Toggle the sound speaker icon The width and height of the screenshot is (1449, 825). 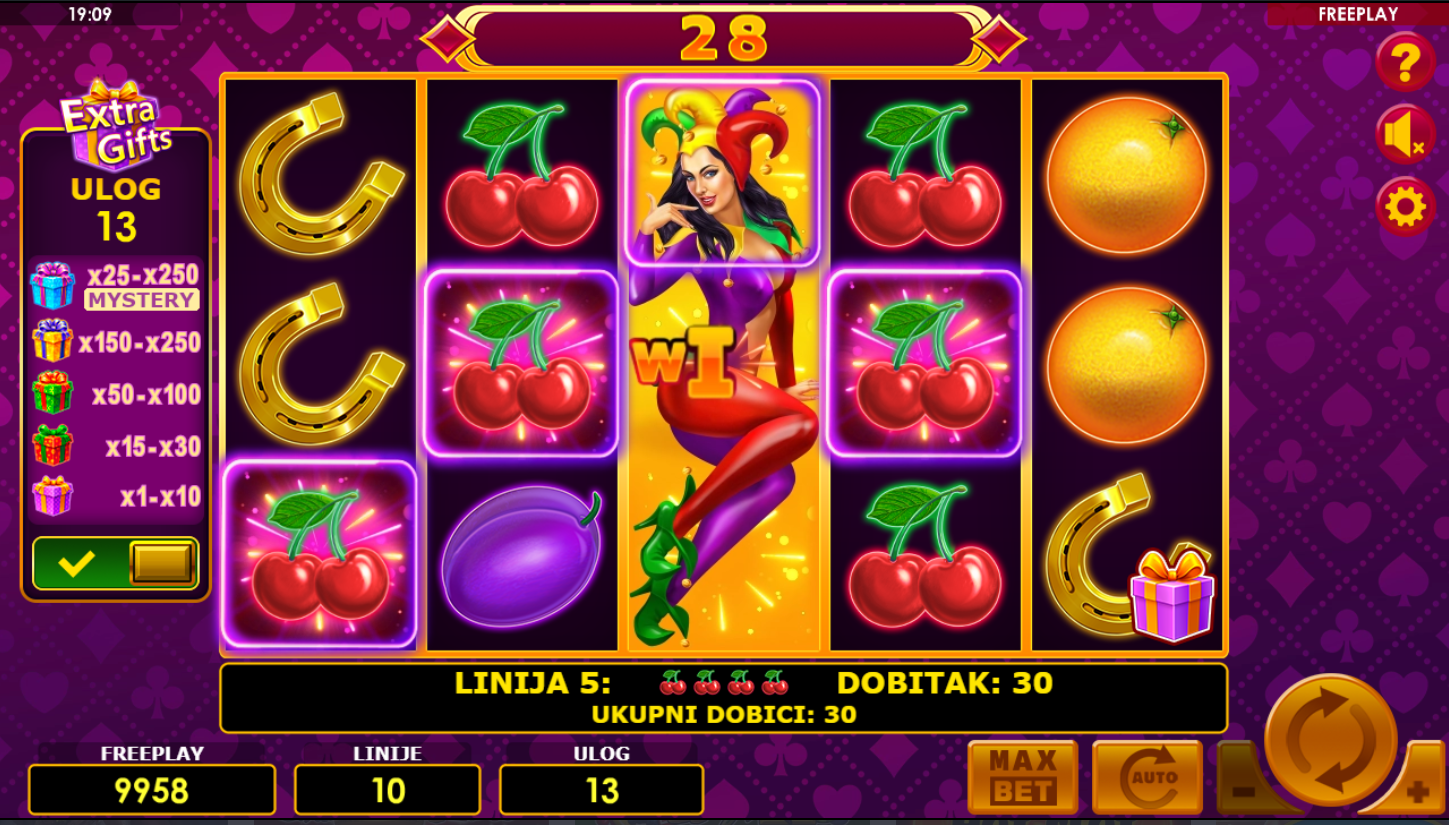tap(1405, 135)
